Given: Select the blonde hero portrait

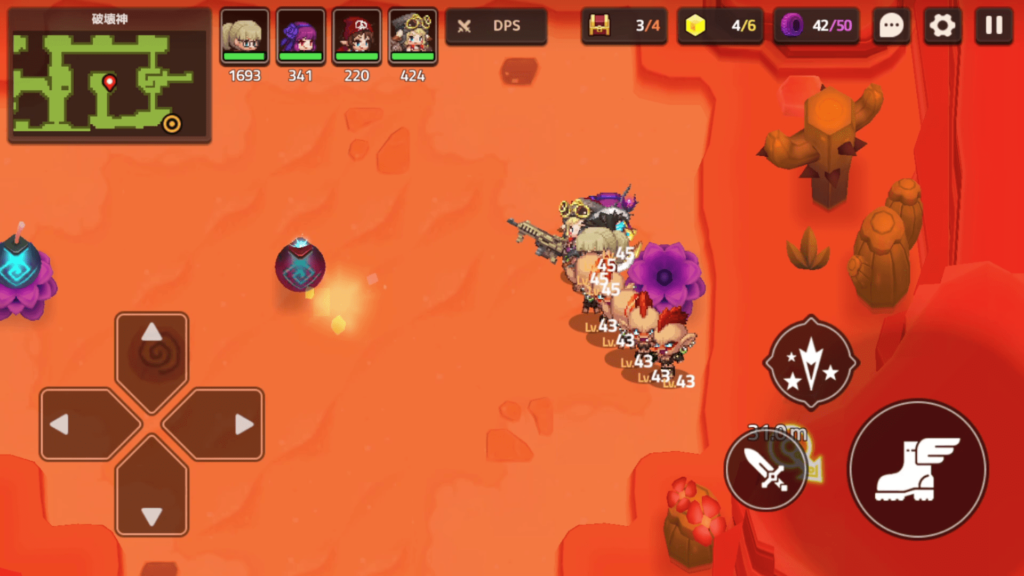Looking at the screenshot, I should 245,36.
